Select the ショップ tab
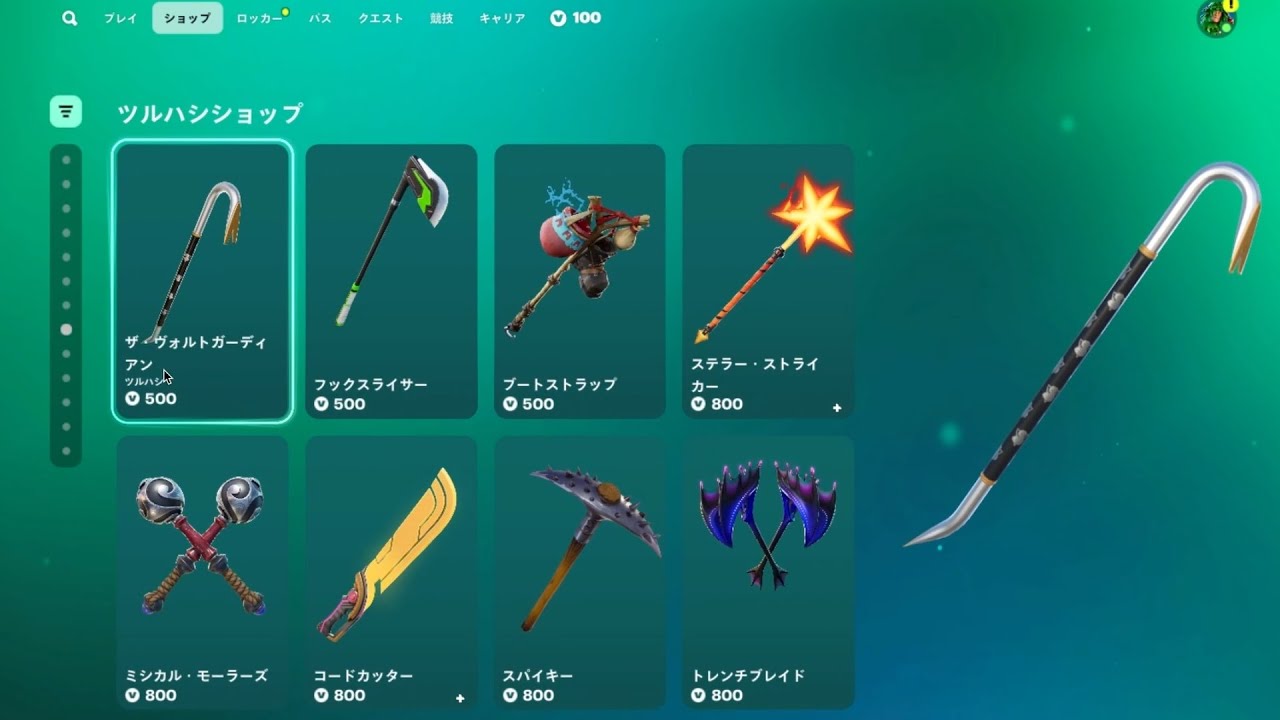Viewport: 1280px width, 720px height. coord(187,18)
